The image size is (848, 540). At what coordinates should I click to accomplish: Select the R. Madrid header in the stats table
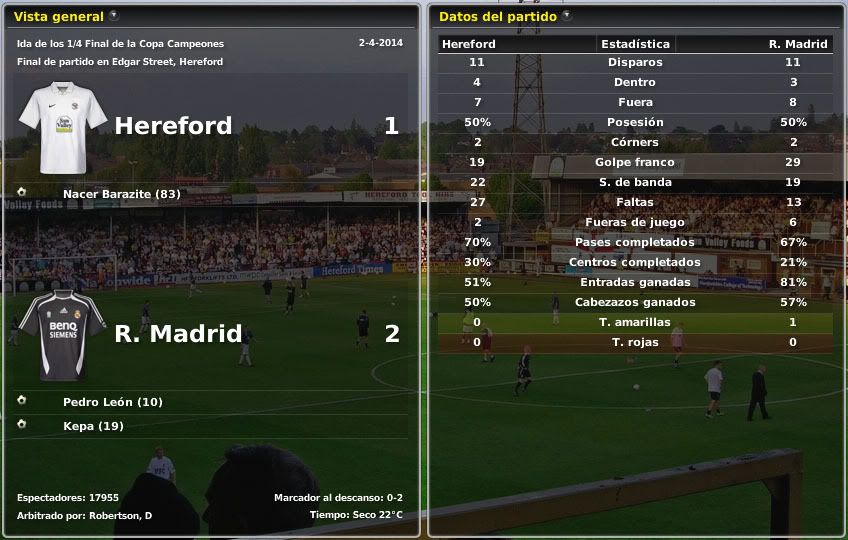797,44
